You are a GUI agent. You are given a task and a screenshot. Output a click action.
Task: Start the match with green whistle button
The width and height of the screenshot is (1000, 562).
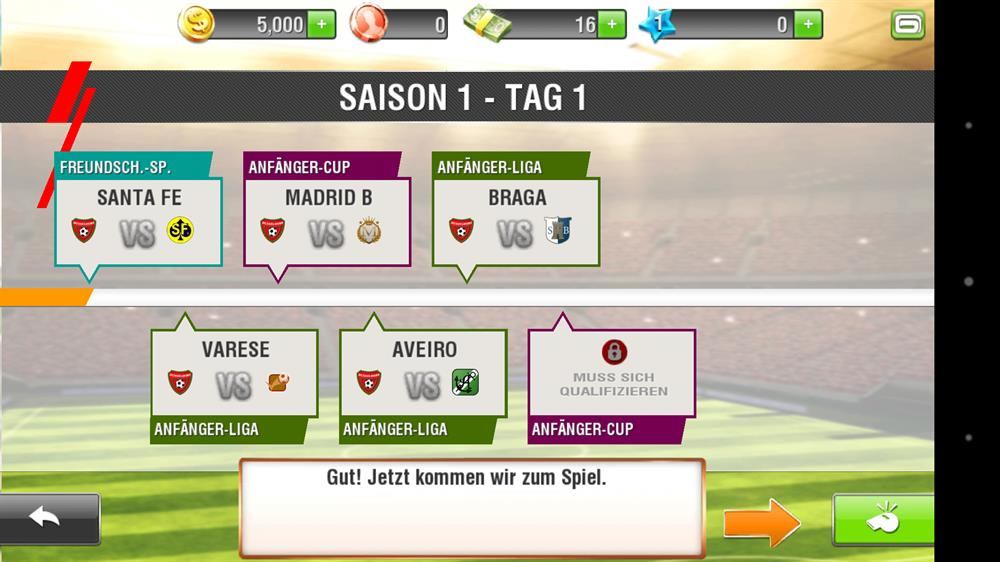pyautogui.click(x=882, y=520)
